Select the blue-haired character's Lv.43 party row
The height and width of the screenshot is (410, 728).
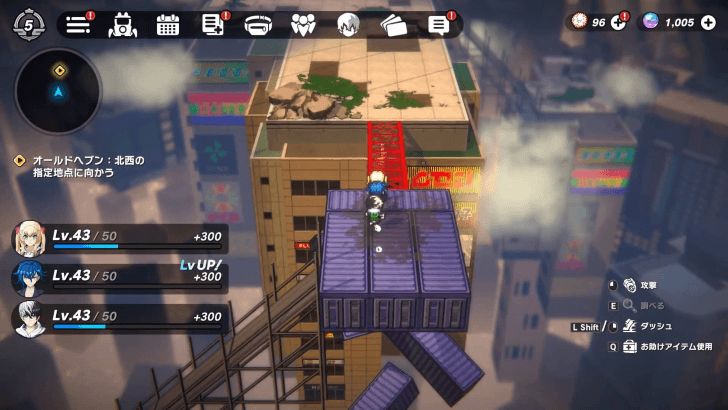[120, 278]
